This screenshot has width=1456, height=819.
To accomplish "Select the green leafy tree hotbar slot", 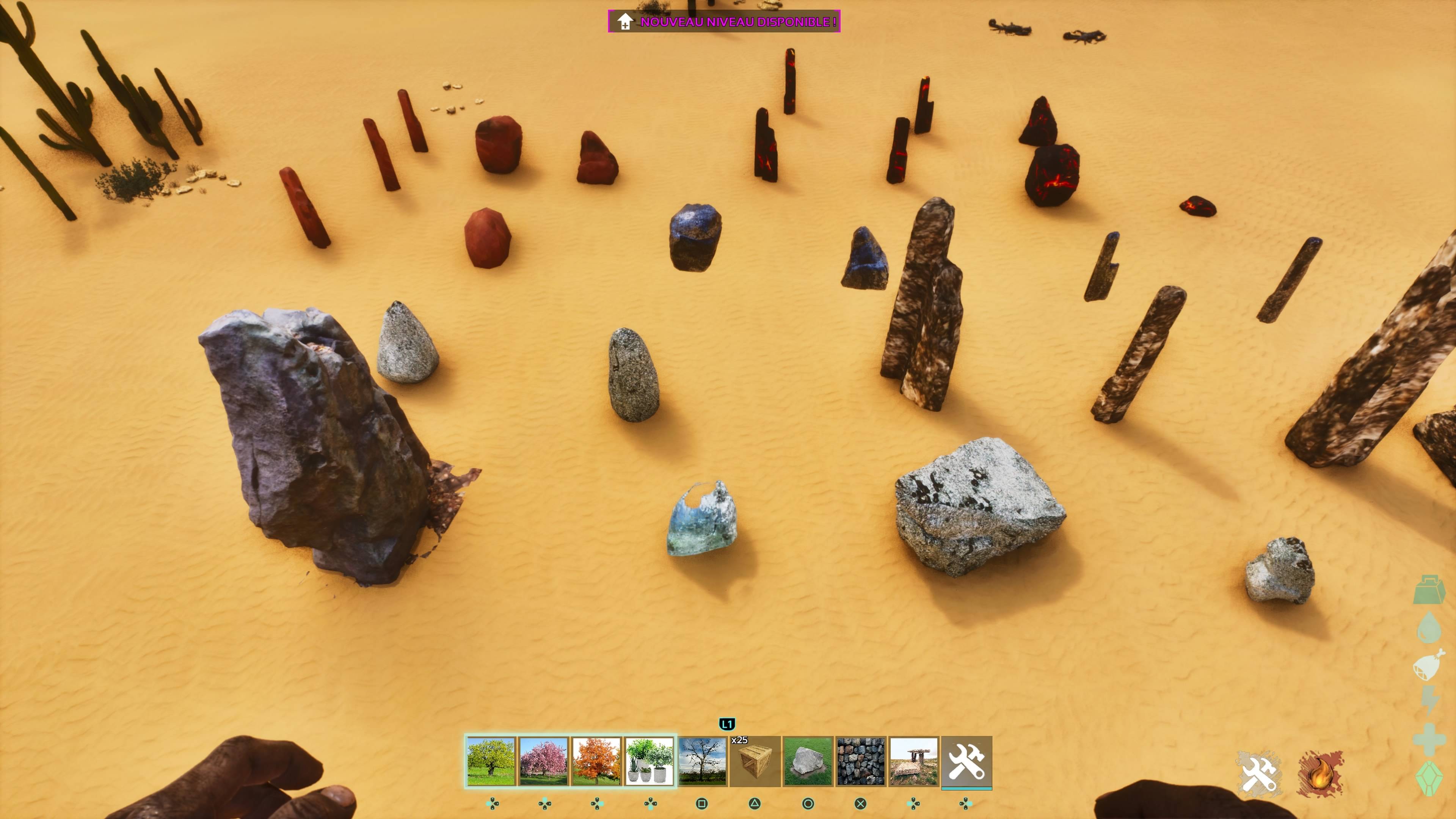I will point(491,761).
